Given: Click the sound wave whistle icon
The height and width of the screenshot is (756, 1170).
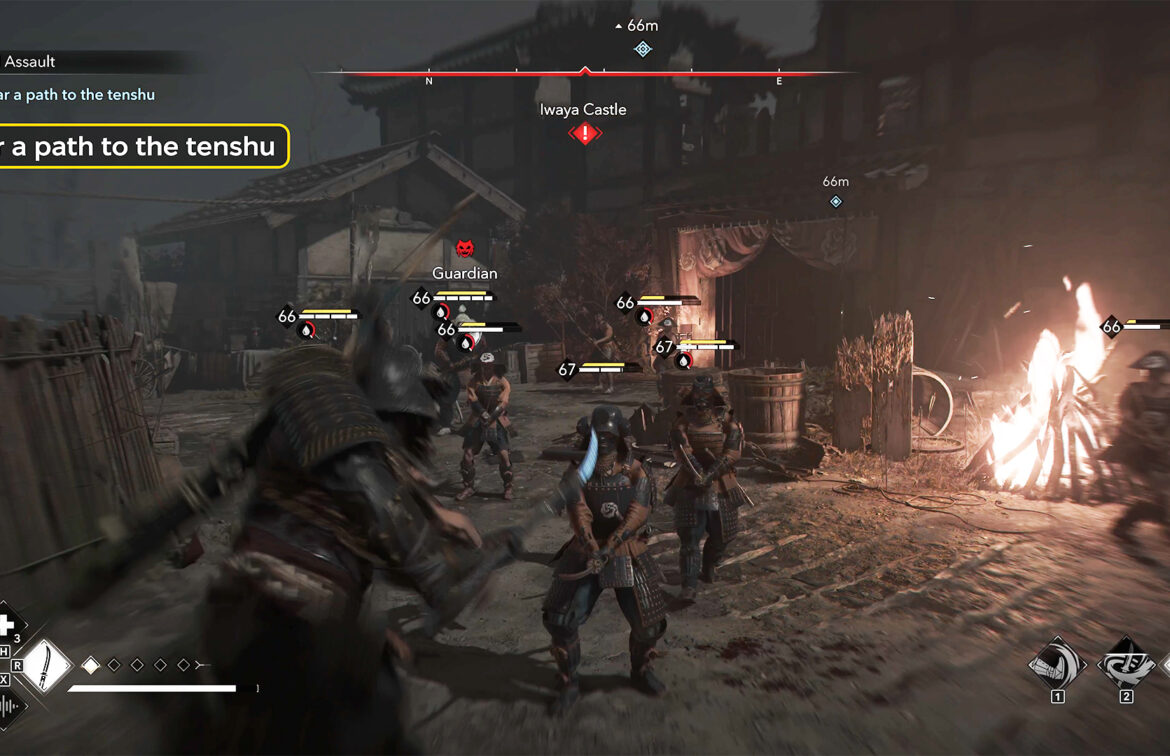Looking at the screenshot, I should click(x=9, y=707).
